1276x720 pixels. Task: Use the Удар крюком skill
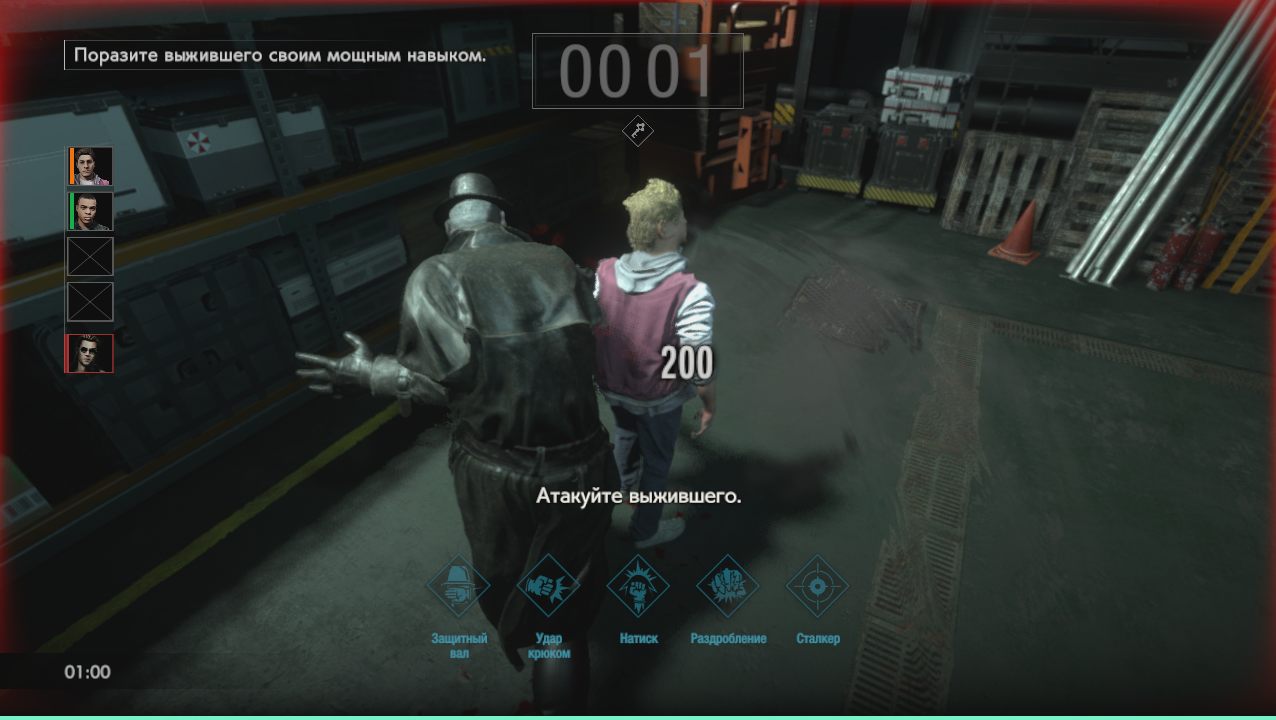tap(548, 587)
